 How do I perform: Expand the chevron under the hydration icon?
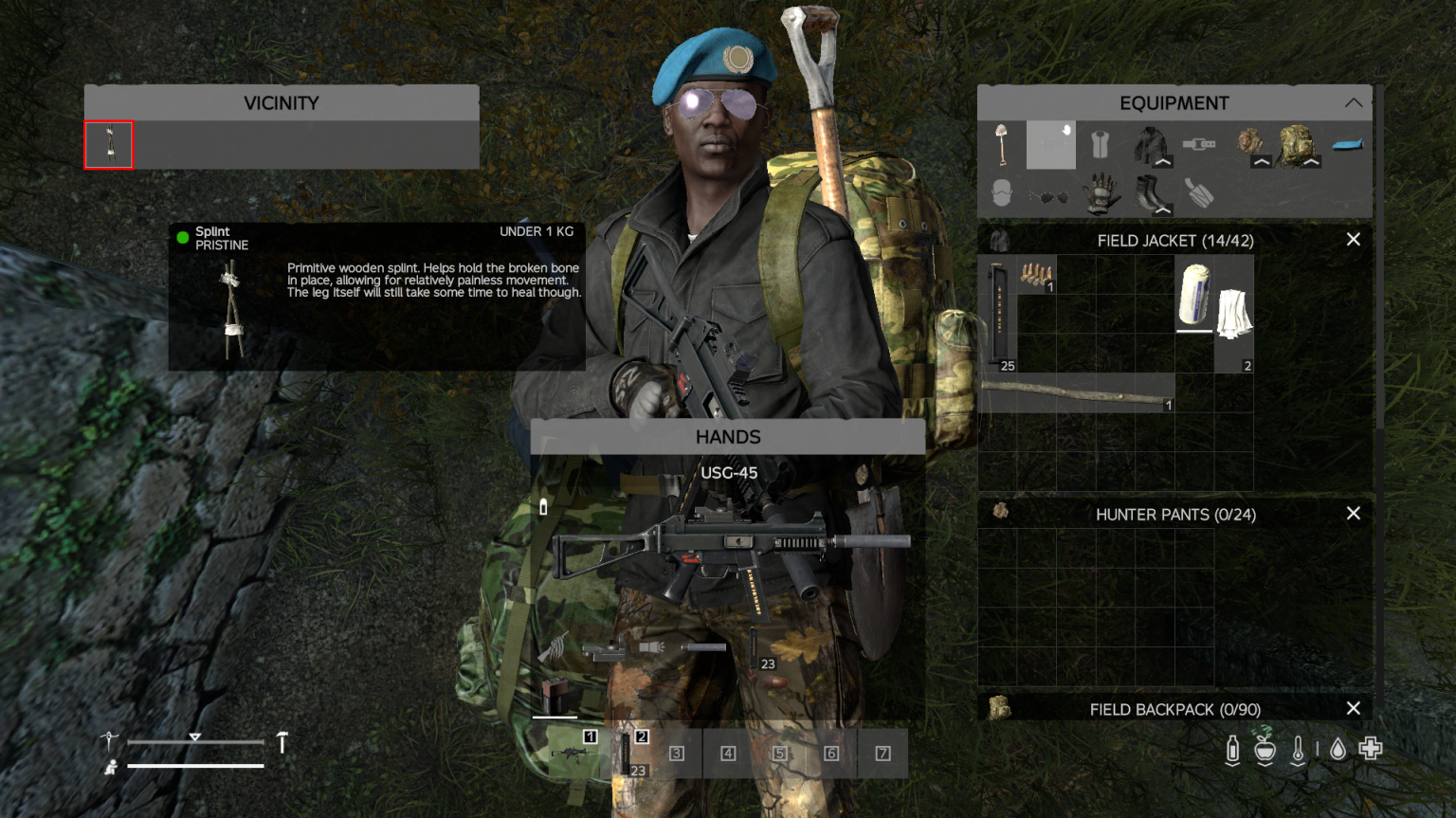[1232, 764]
